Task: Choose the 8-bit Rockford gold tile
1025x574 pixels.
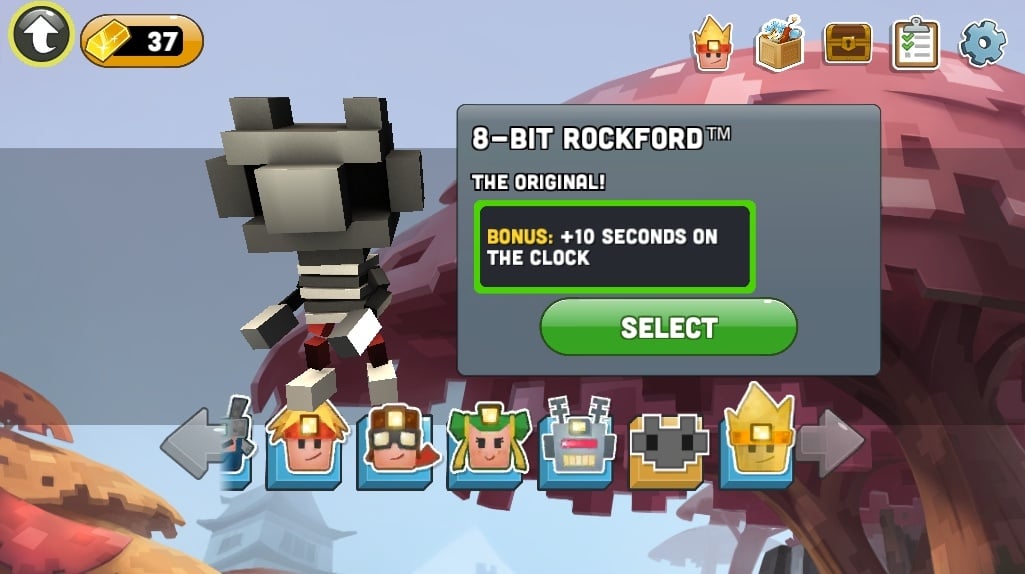Action: (668, 446)
